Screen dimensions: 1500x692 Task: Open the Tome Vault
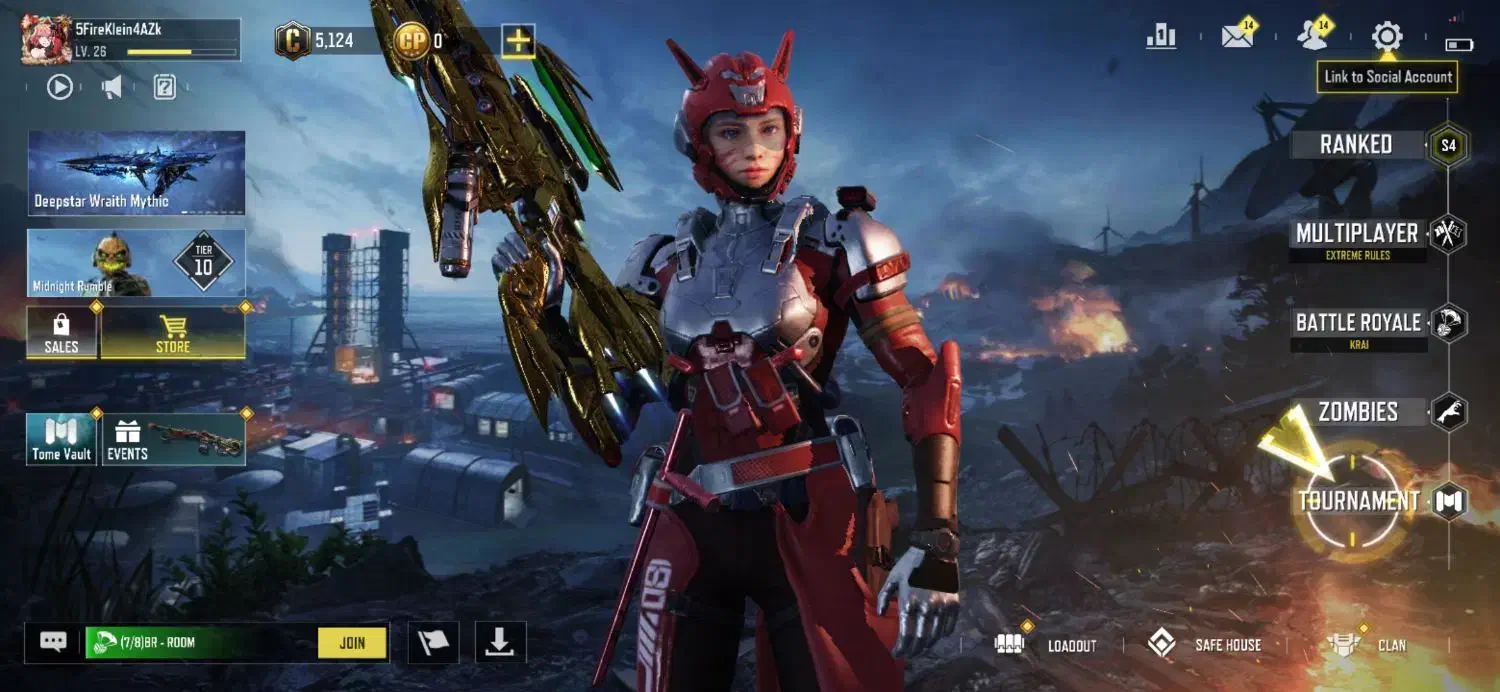coord(62,440)
